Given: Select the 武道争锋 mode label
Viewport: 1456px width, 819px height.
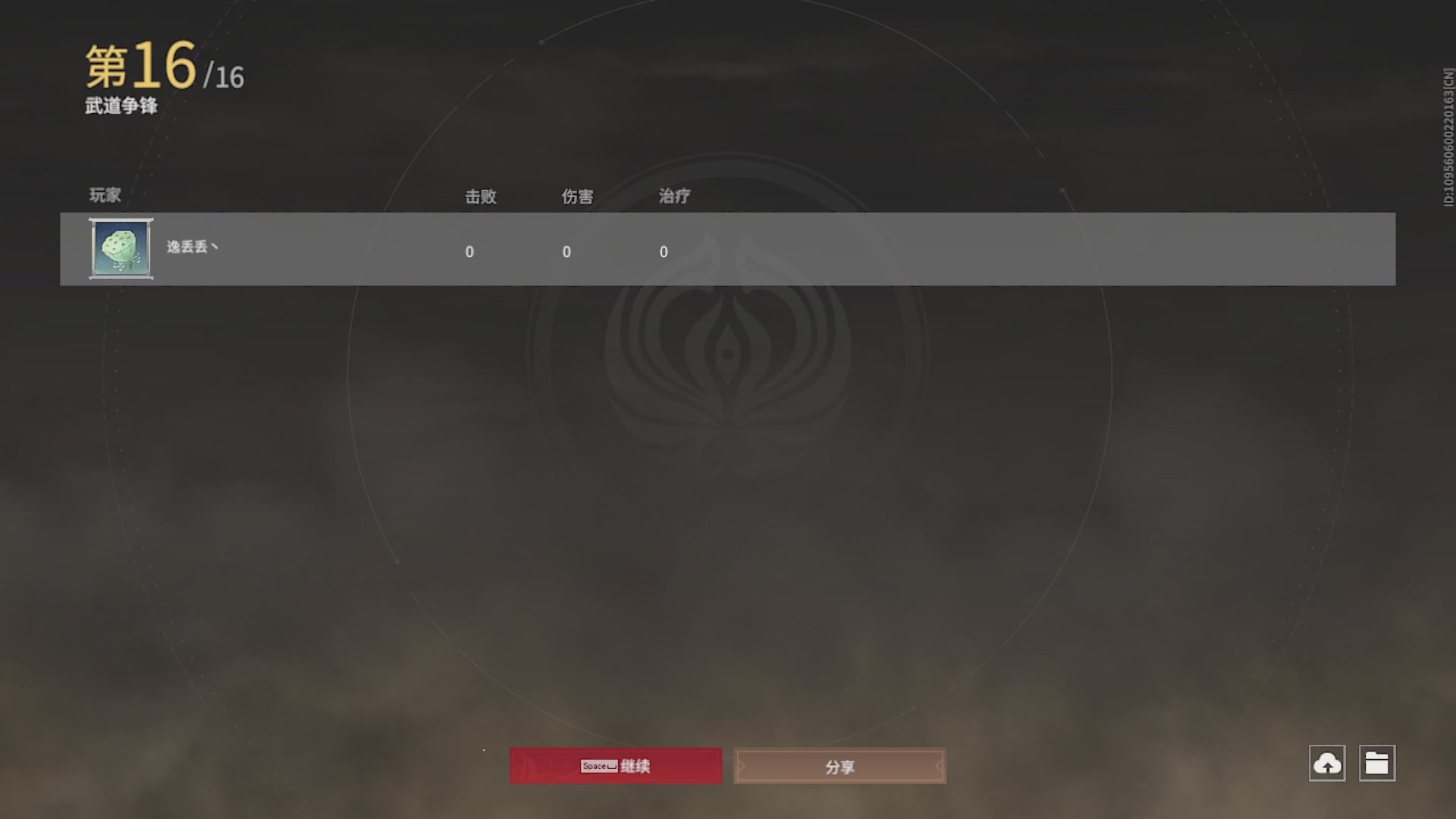Looking at the screenshot, I should [121, 108].
